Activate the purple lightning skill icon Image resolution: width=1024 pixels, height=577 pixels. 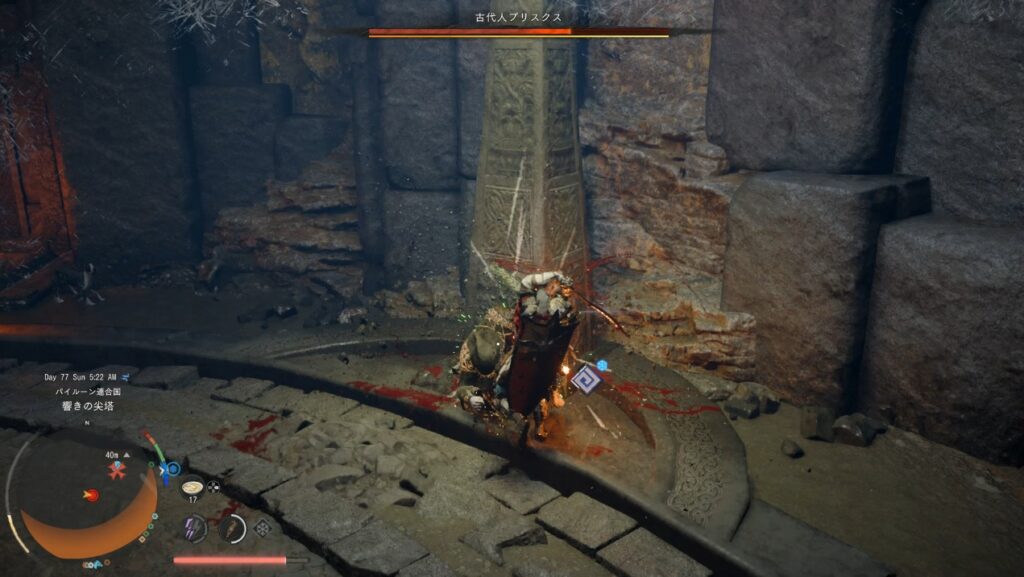pyautogui.click(x=194, y=528)
